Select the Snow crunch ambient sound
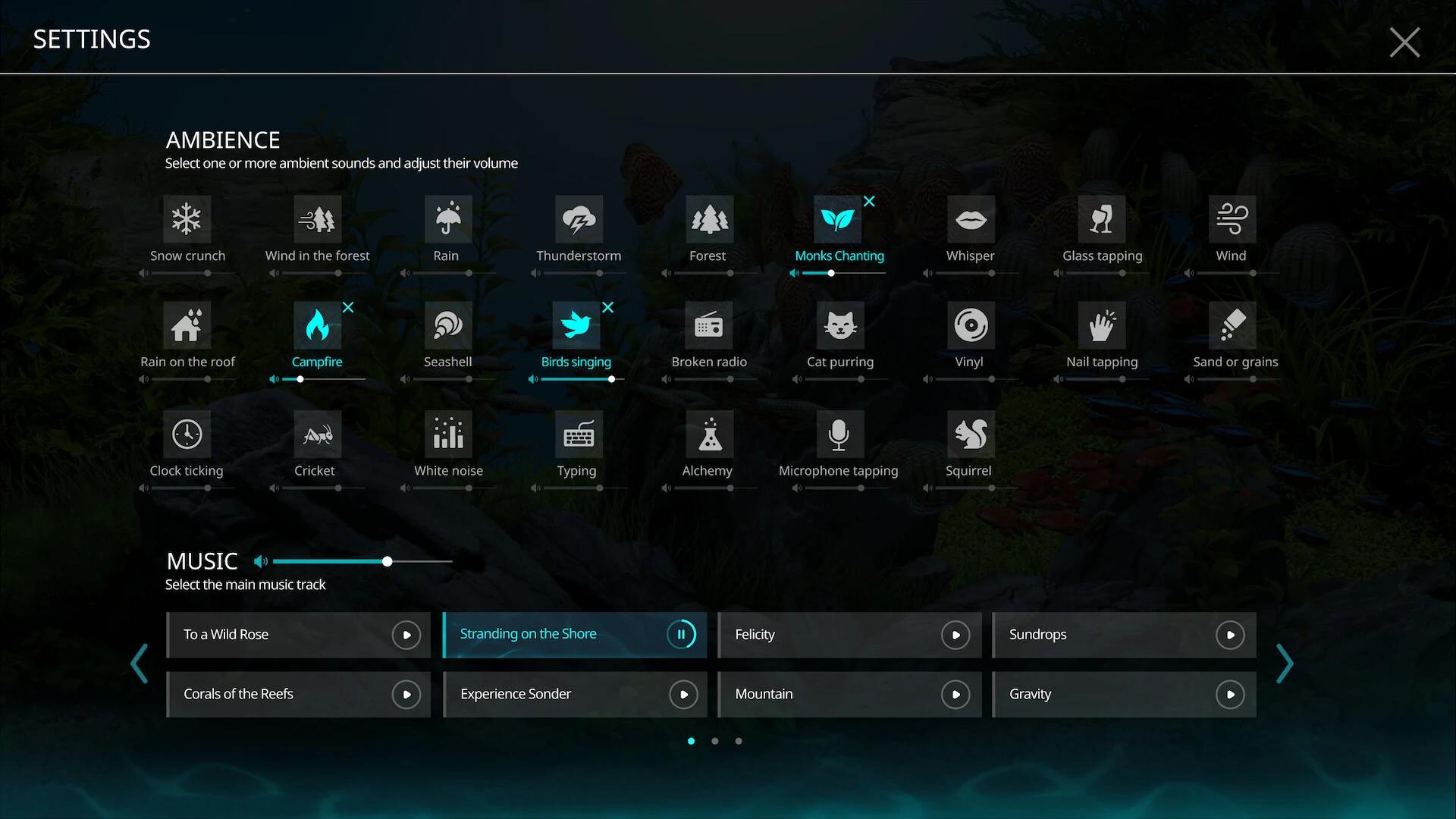 click(187, 220)
